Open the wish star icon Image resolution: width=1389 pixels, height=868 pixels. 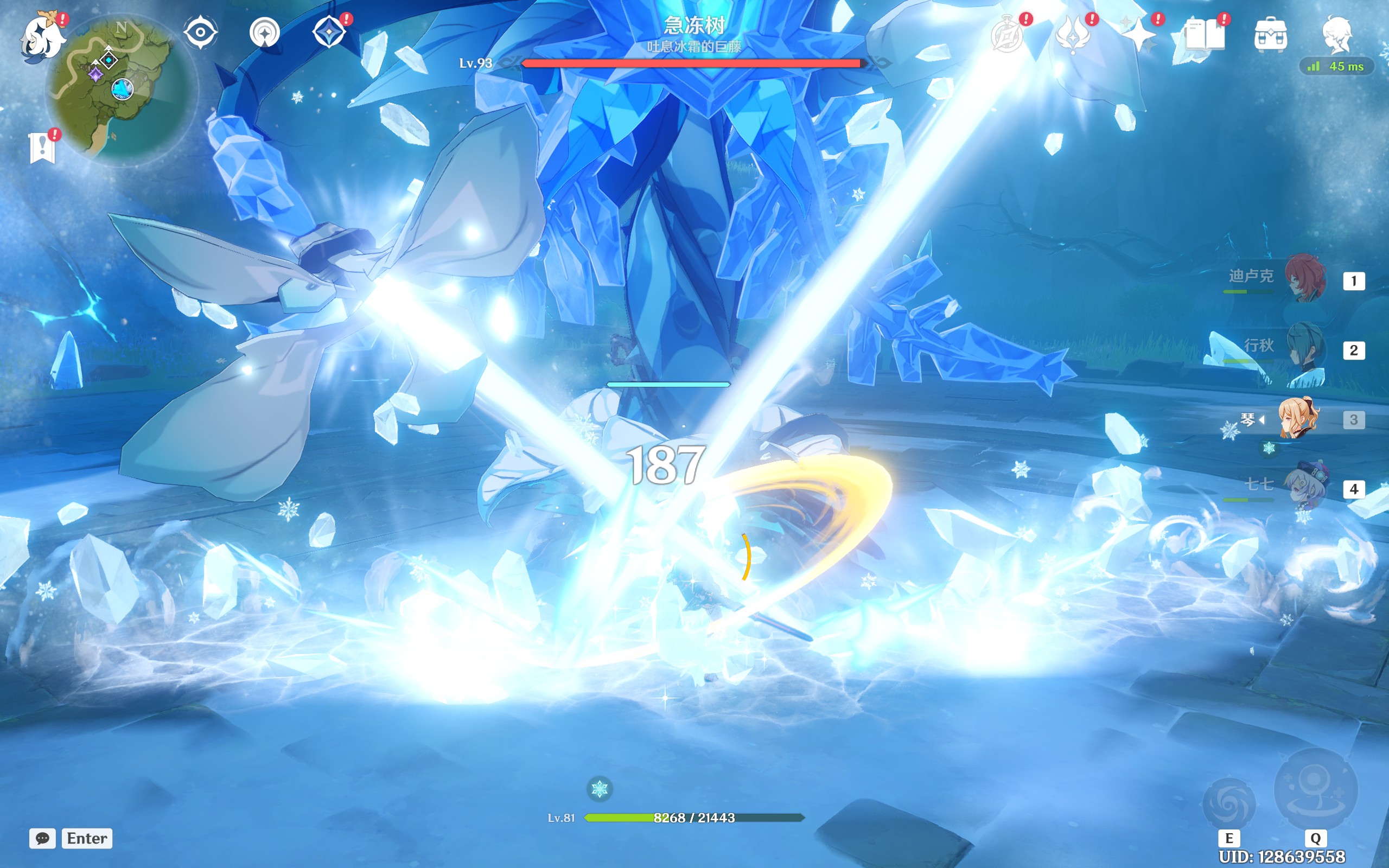tap(1139, 36)
